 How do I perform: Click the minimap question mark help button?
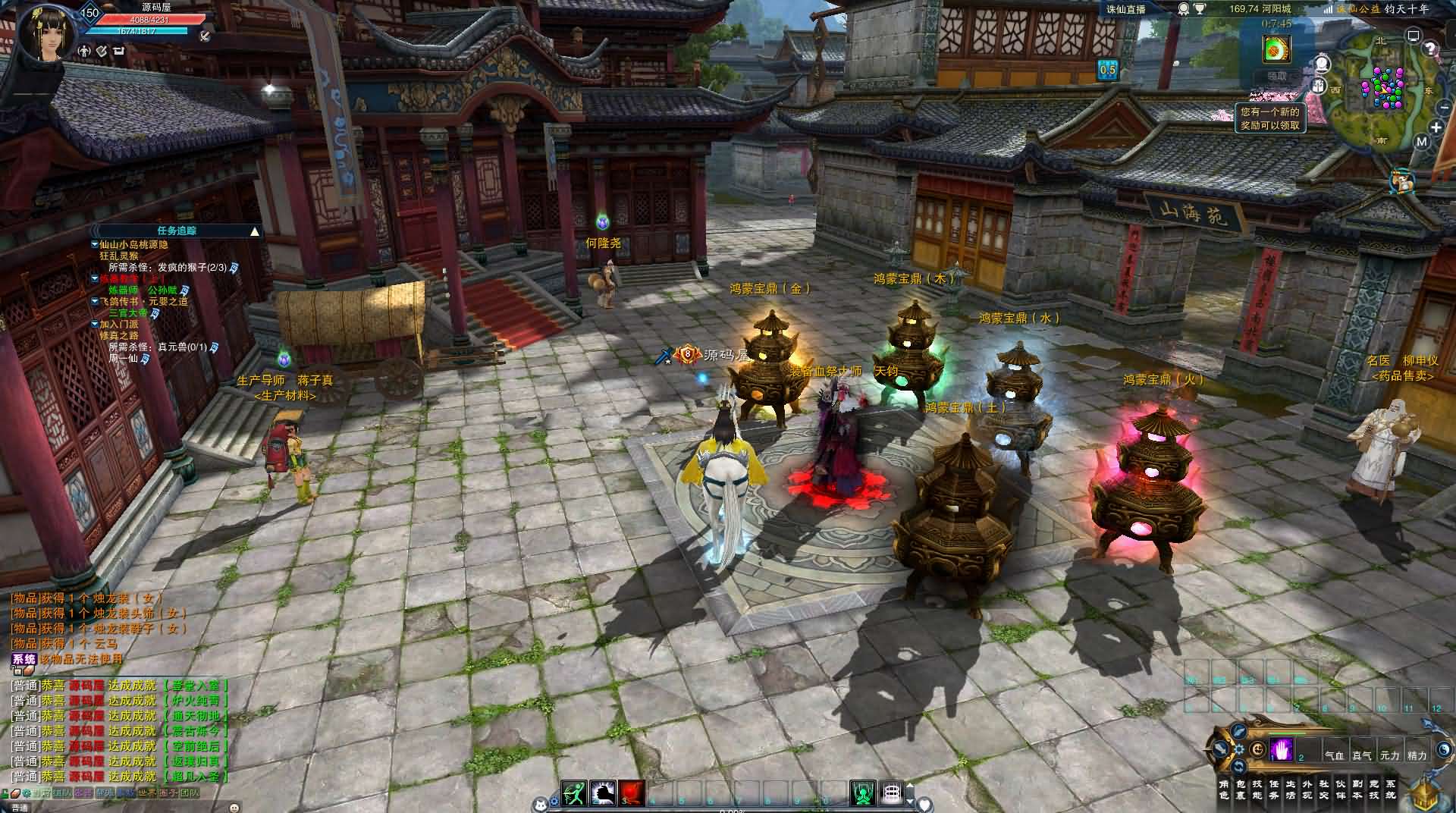tap(1429, 50)
